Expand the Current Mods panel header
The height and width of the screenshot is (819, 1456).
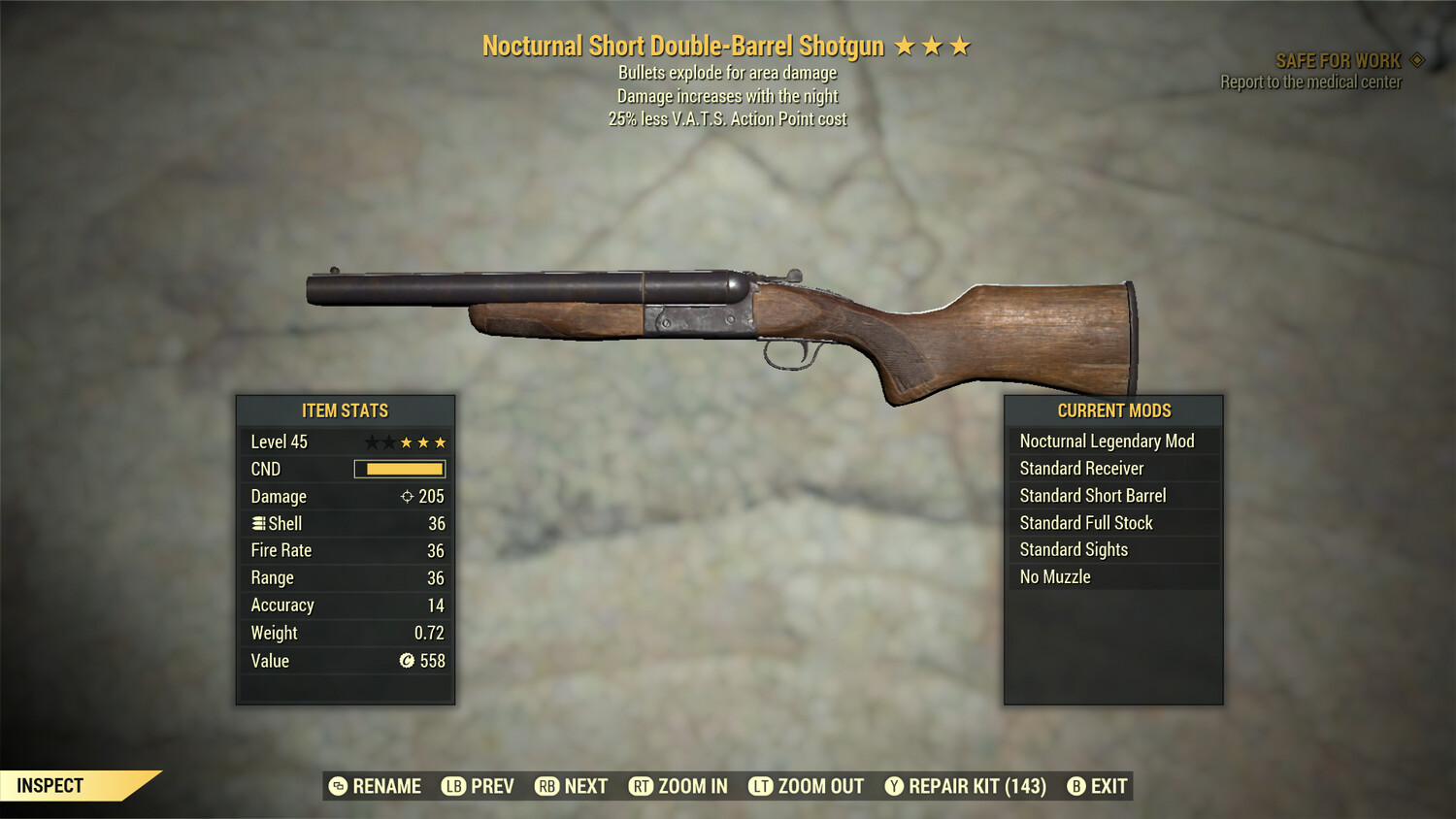[1114, 410]
